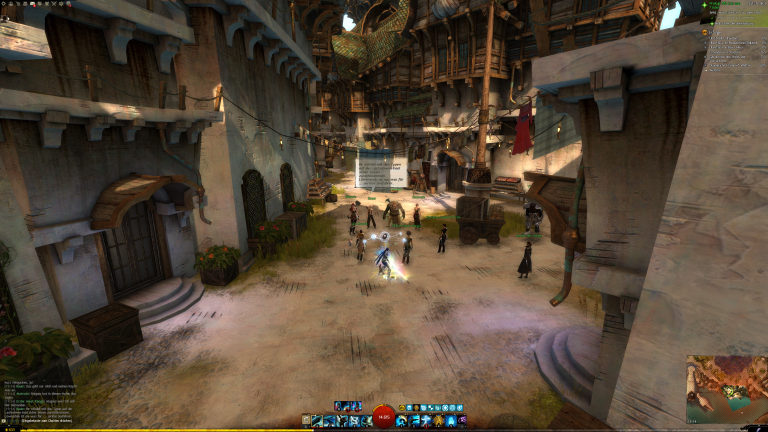This screenshot has width=768, height=432.
Task: Activate the healing skill beside health orb
Action: (x=401, y=421)
